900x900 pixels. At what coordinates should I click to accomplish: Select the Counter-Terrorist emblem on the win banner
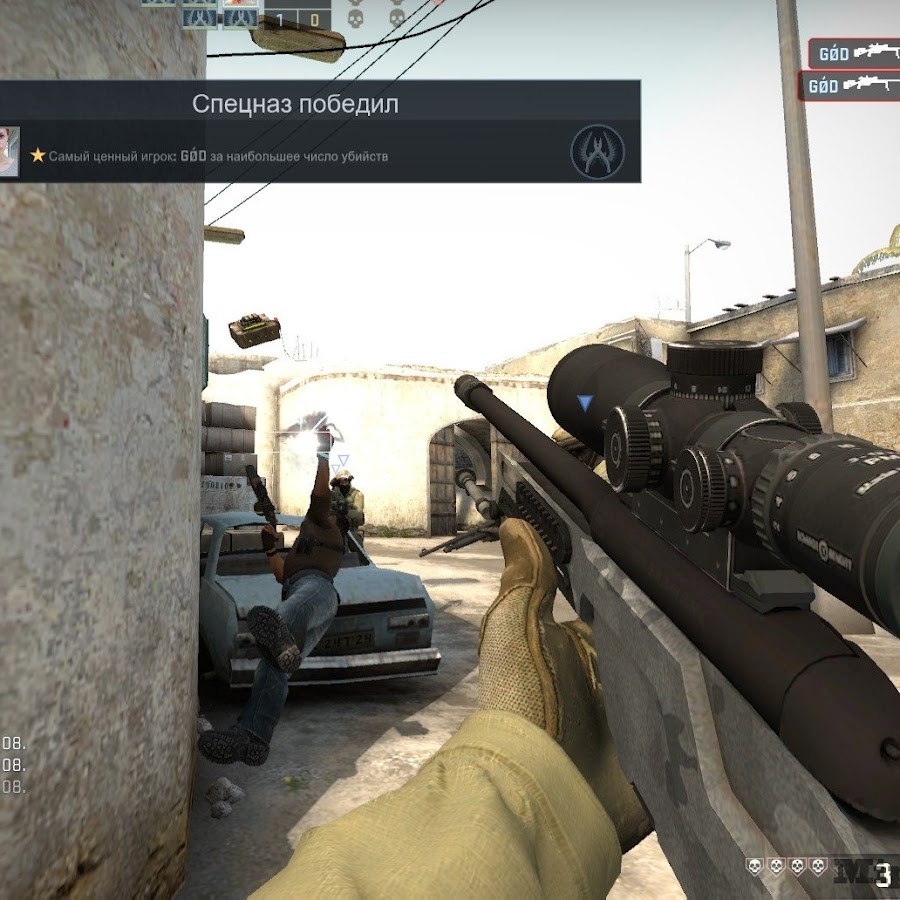pyautogui.click(x=597, y=152)
